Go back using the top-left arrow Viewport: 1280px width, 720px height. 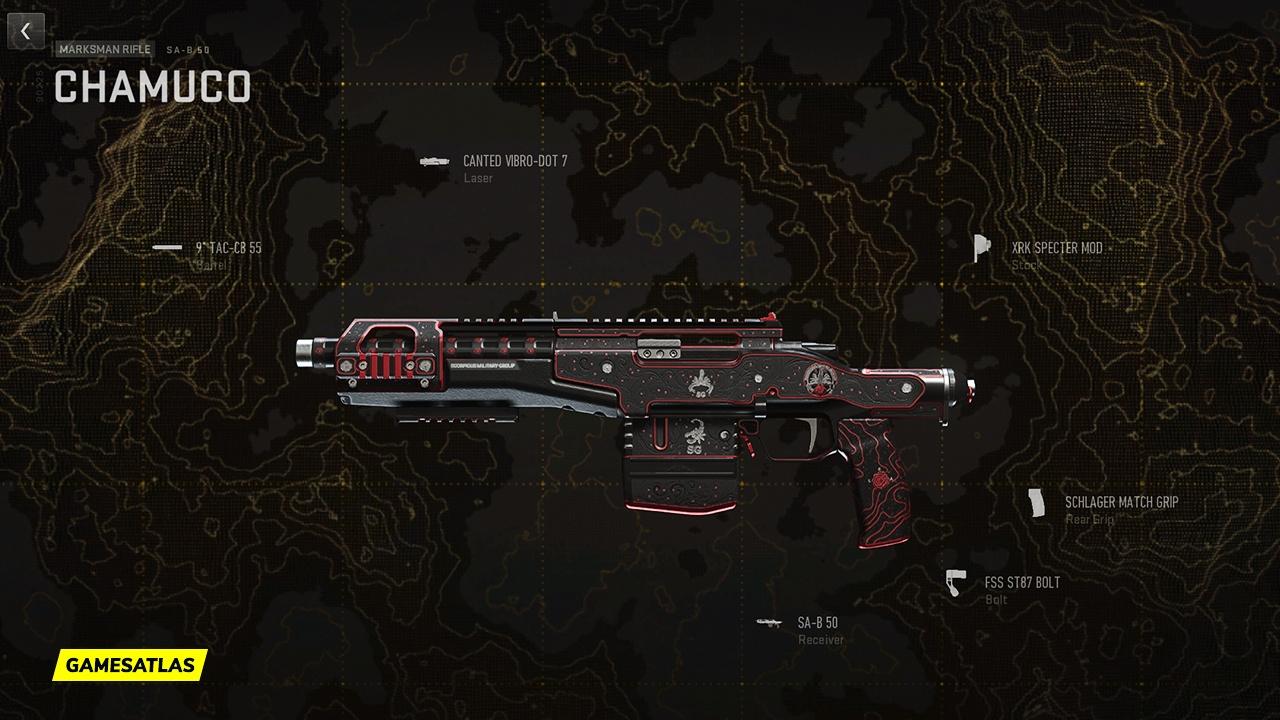pos(26,31)
